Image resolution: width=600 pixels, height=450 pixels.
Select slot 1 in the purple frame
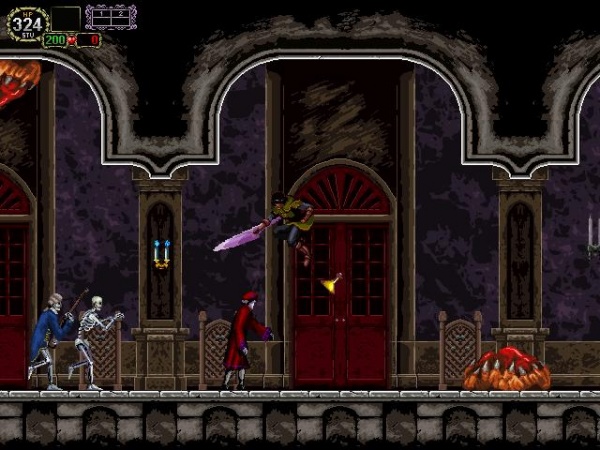[103, 16]
